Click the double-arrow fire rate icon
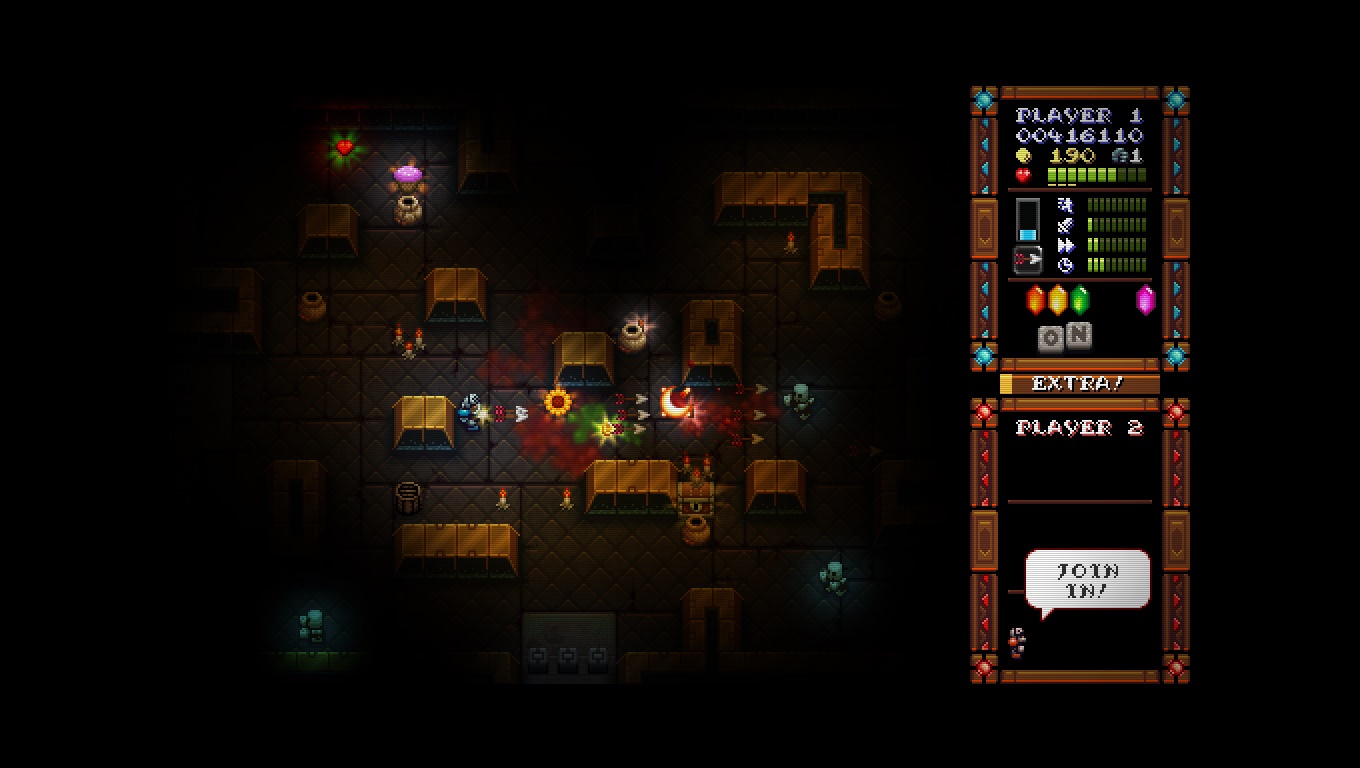1360x768 pixels. click(x=1065, y=245)
